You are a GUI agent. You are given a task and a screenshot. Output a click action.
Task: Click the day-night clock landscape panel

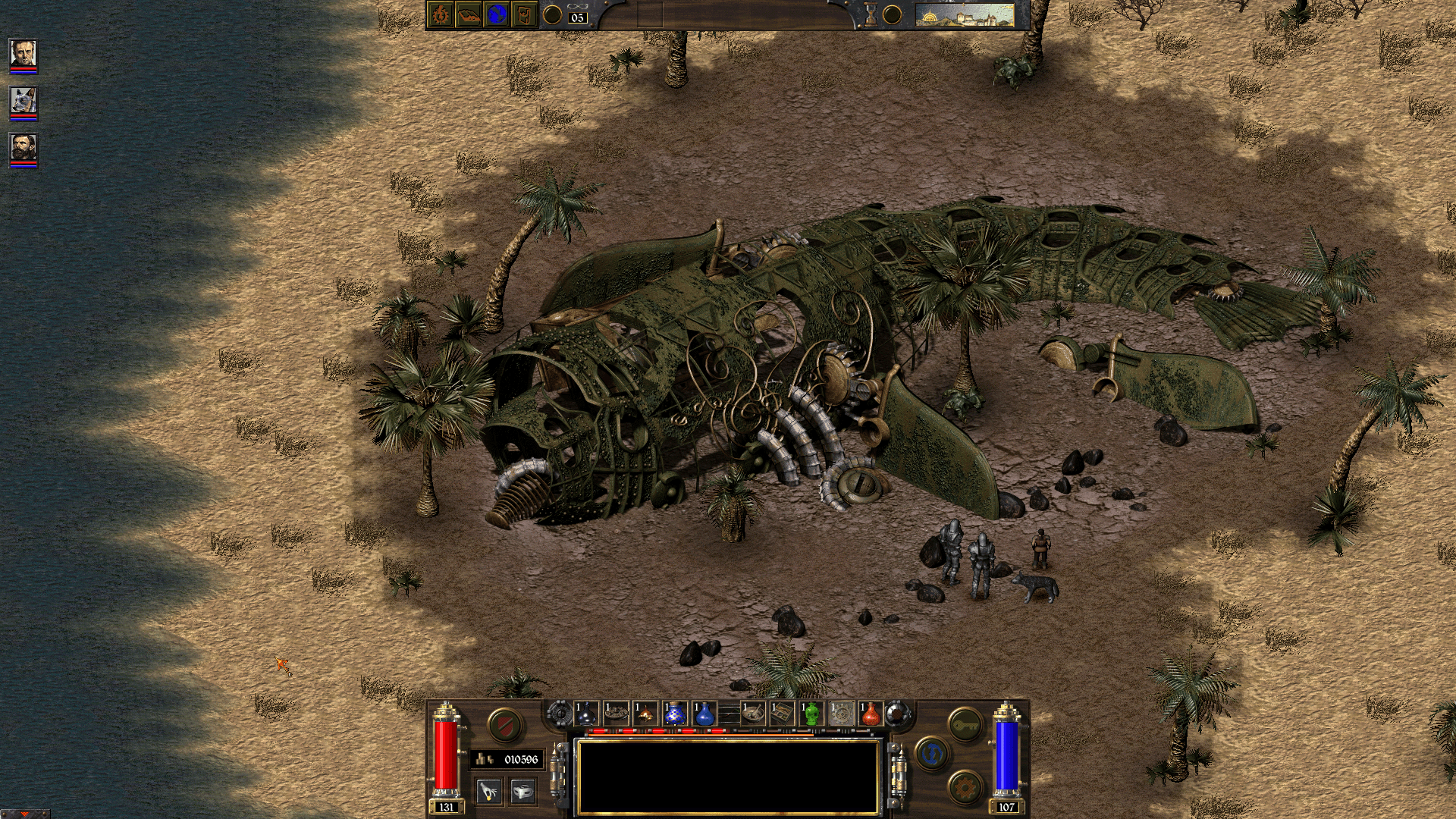click(965, 14)
